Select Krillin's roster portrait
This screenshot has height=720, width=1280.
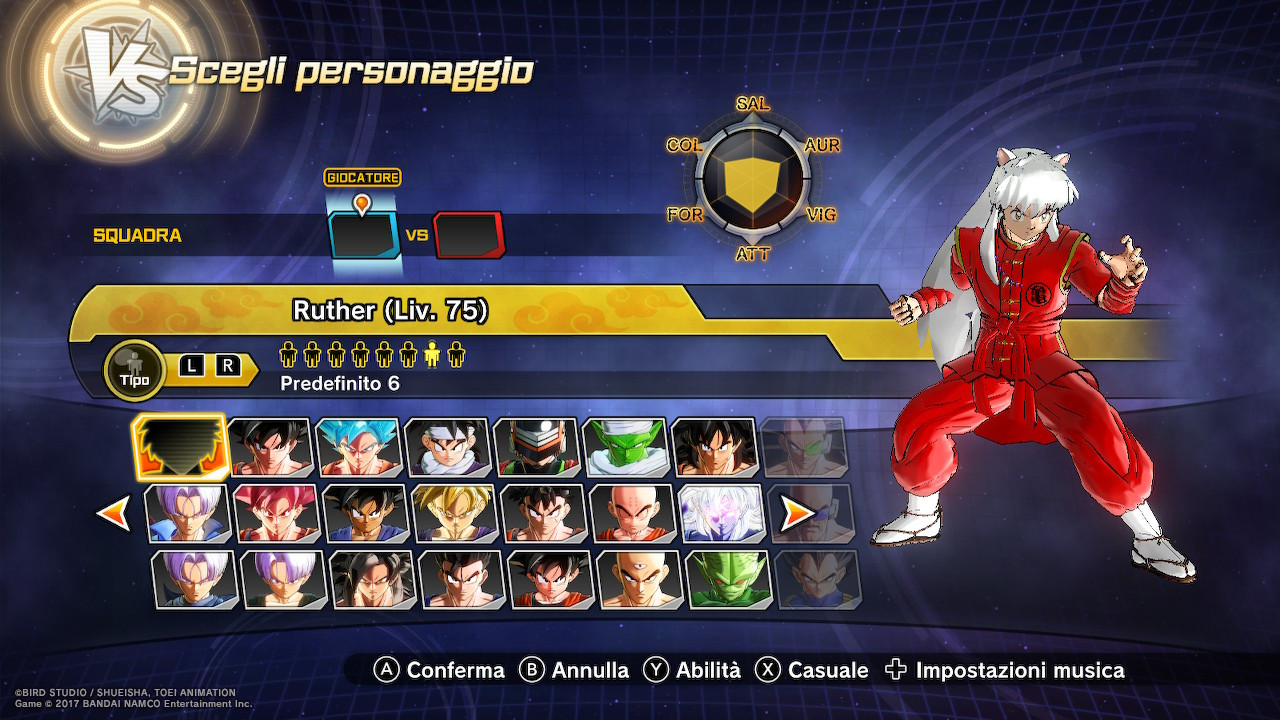629,514
